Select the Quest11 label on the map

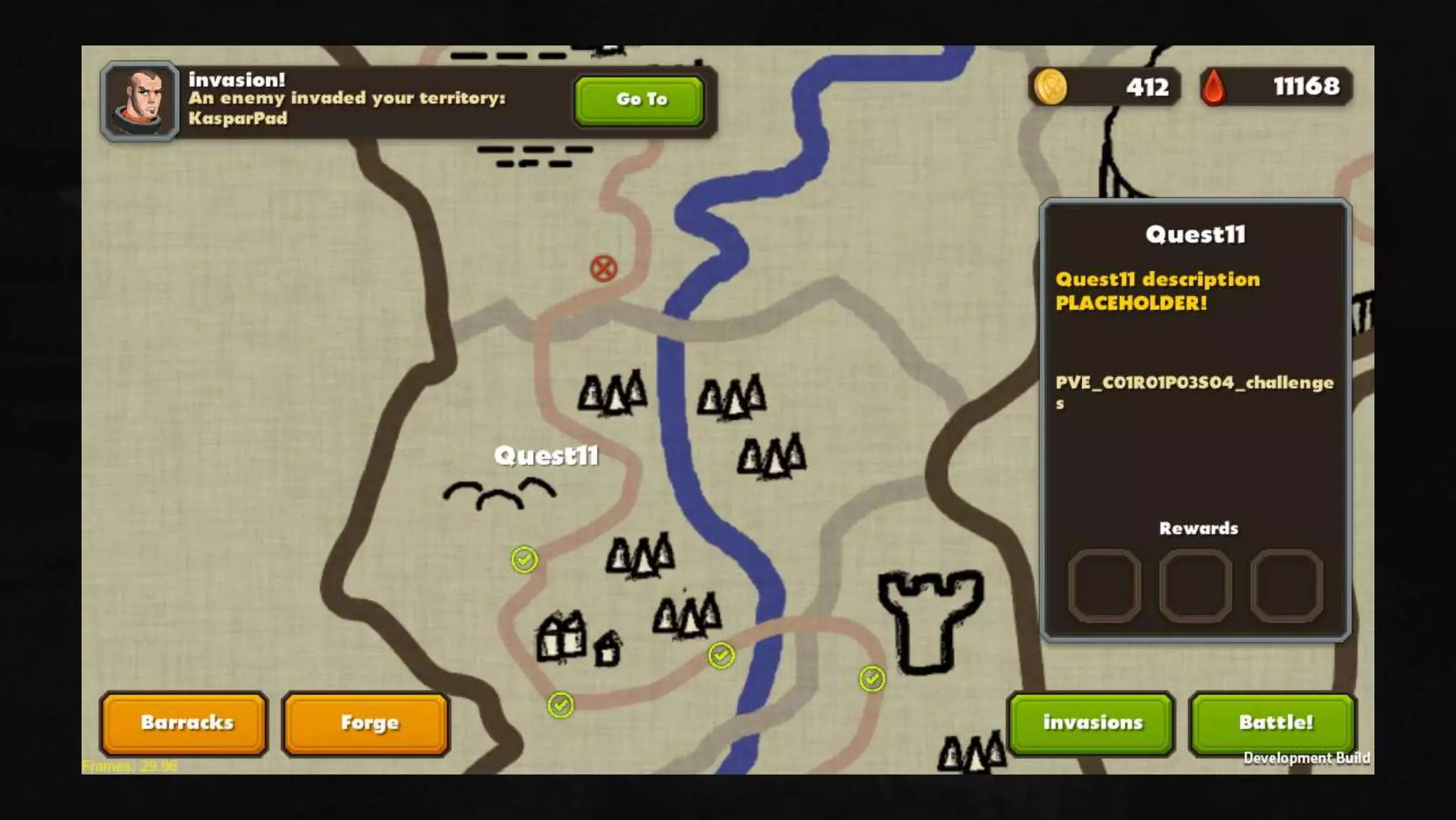[546, 456]
